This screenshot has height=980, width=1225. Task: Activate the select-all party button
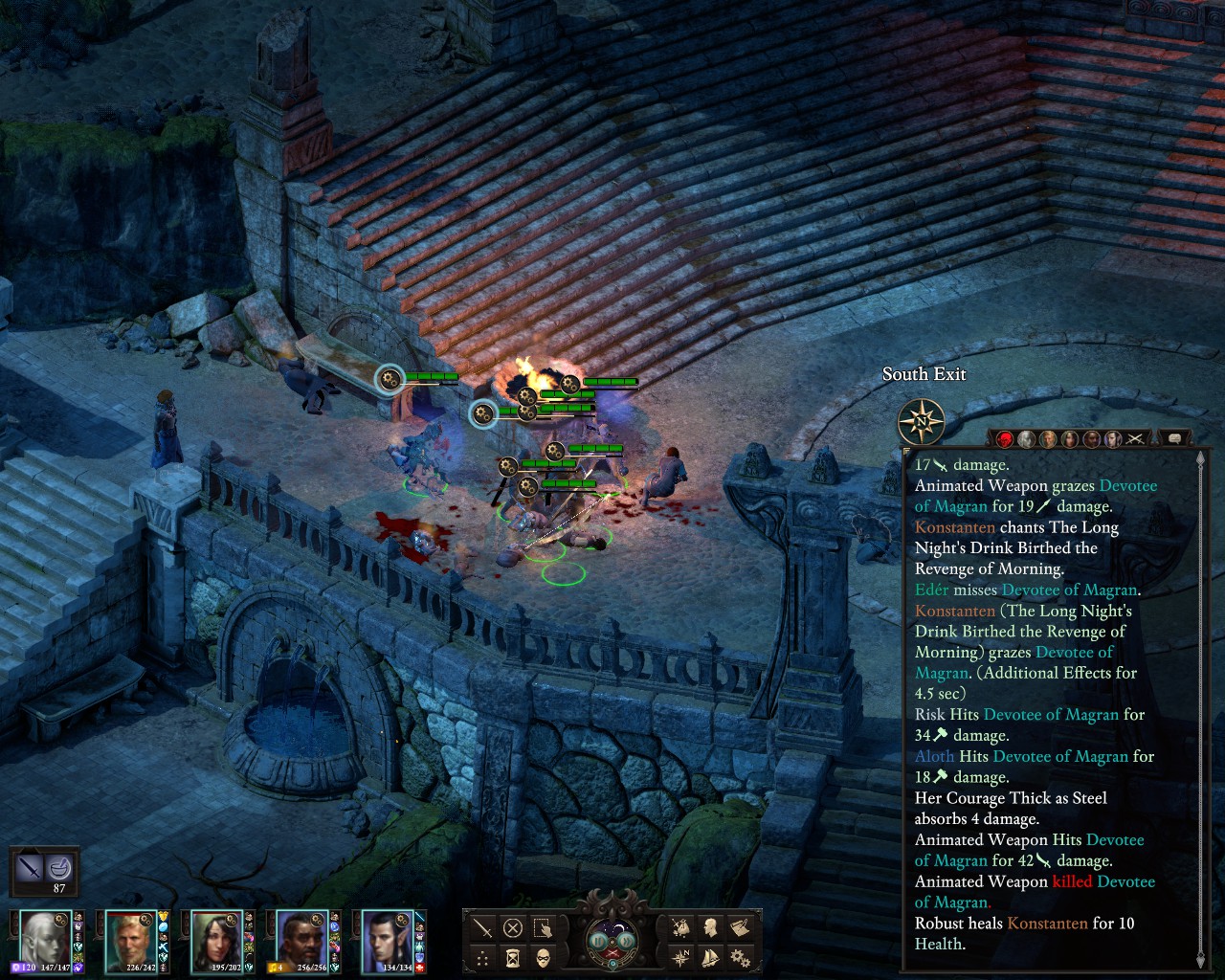tap(543, 928)
